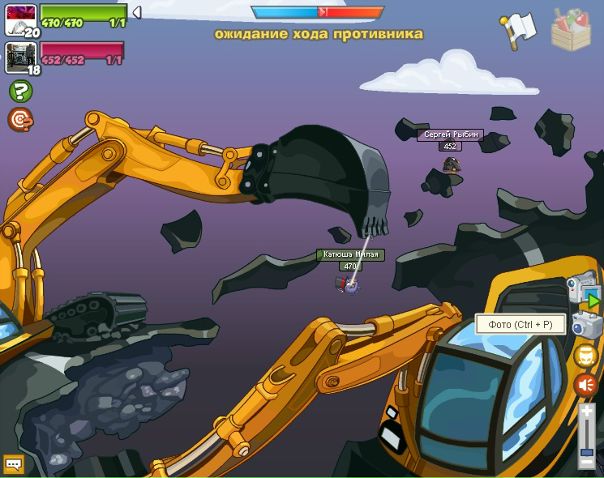Image resolution: width=604 pixels, height=478 pixels.
Task: Select the top player avatar, level 20
Action: (x=21, y=20)
